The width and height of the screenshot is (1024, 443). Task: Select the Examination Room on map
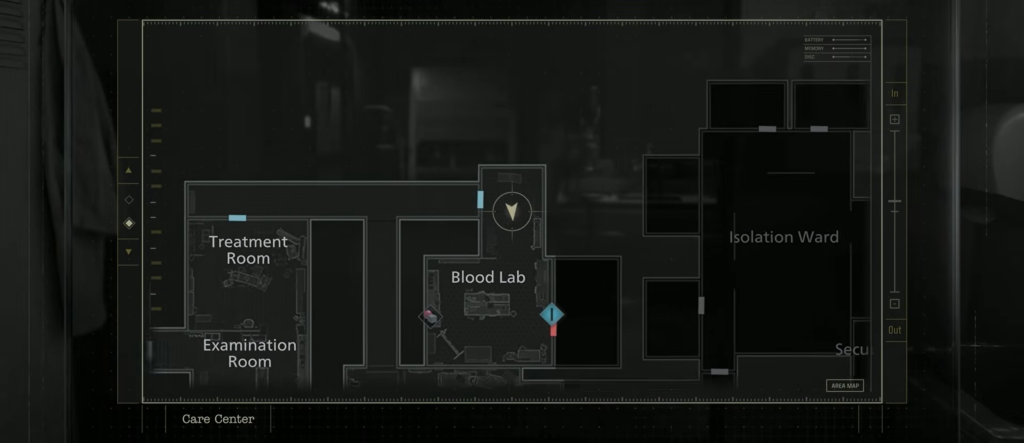click(x=250, y=353)
